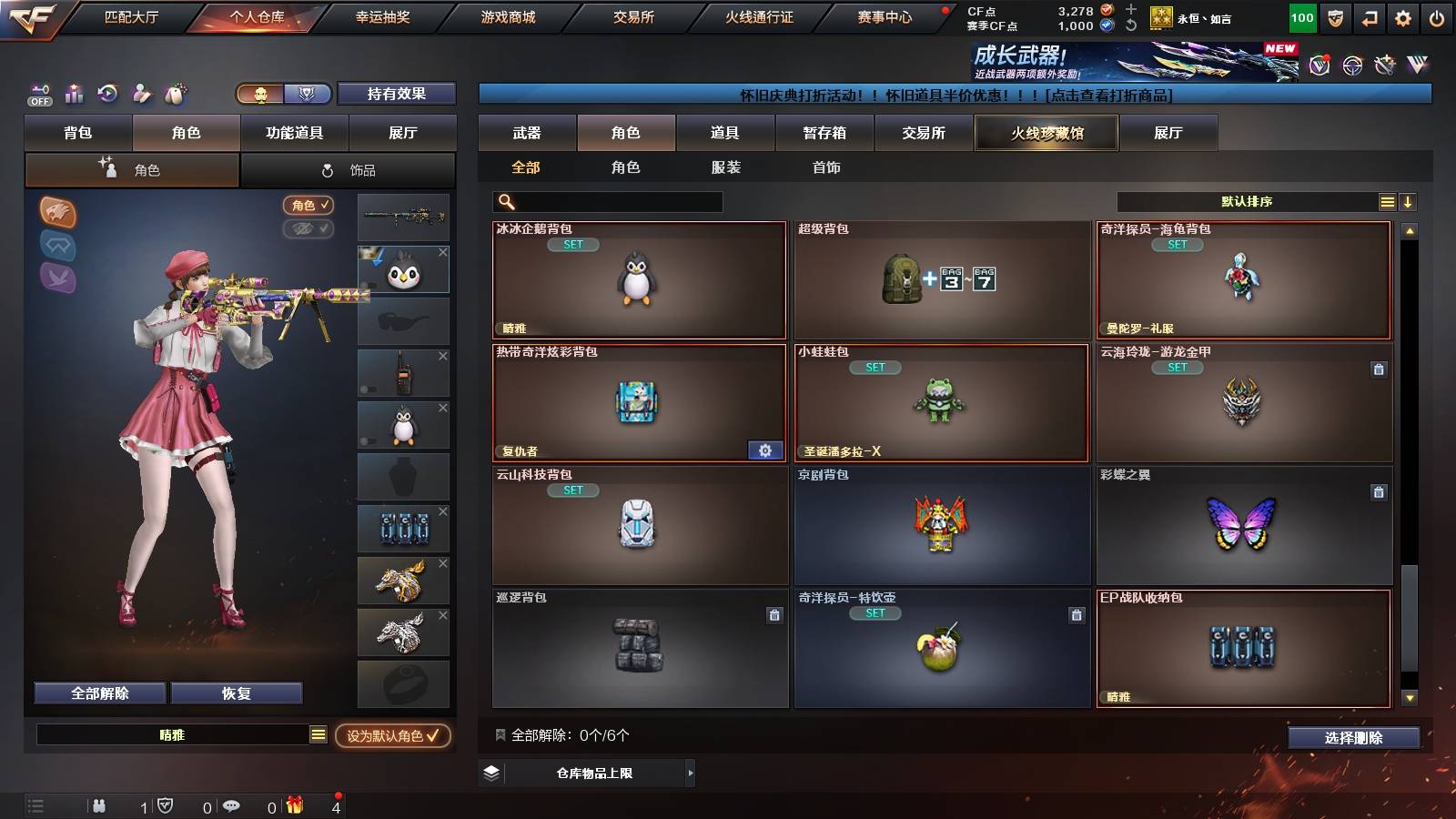Click the friends icon in bottom status bar

point(100,804)
